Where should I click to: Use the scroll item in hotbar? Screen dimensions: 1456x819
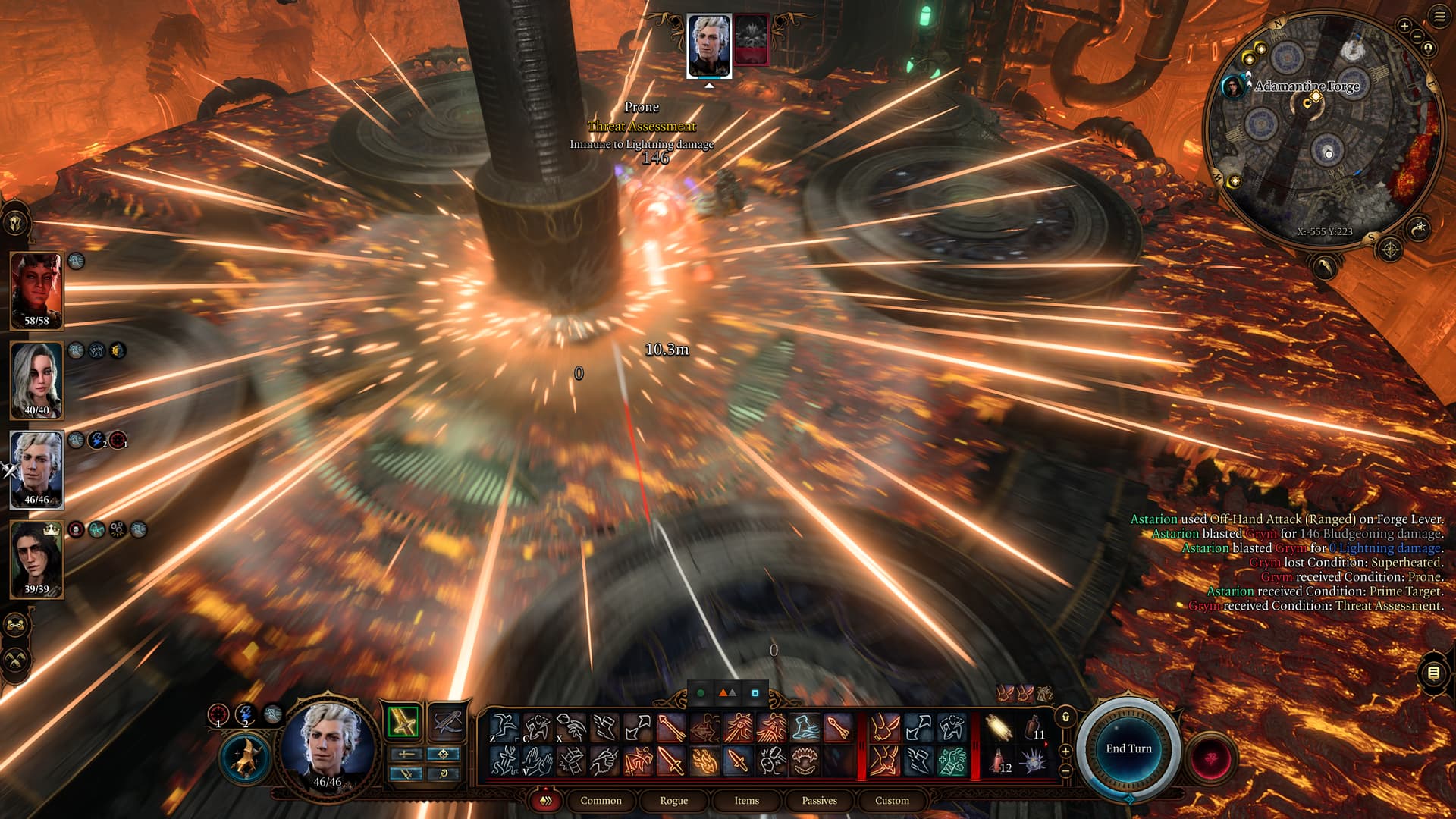(999, 729)
